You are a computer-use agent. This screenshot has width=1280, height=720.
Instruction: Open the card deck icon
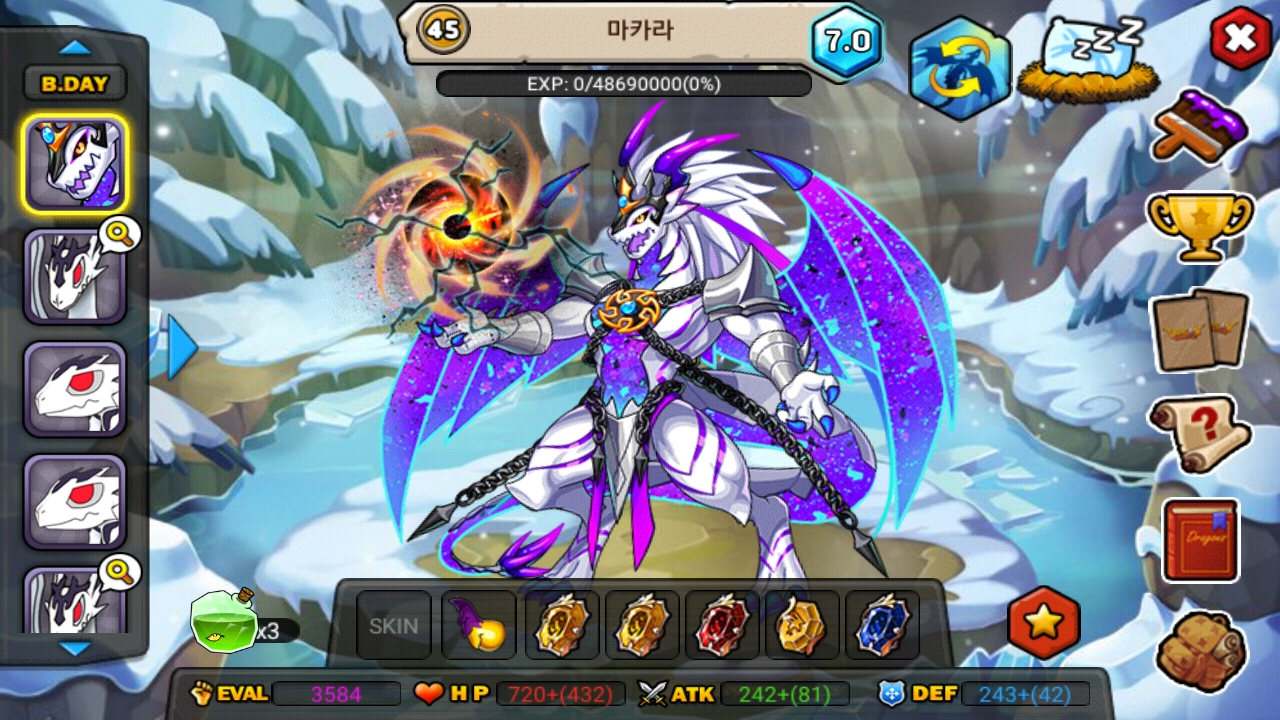[1199, 328]
